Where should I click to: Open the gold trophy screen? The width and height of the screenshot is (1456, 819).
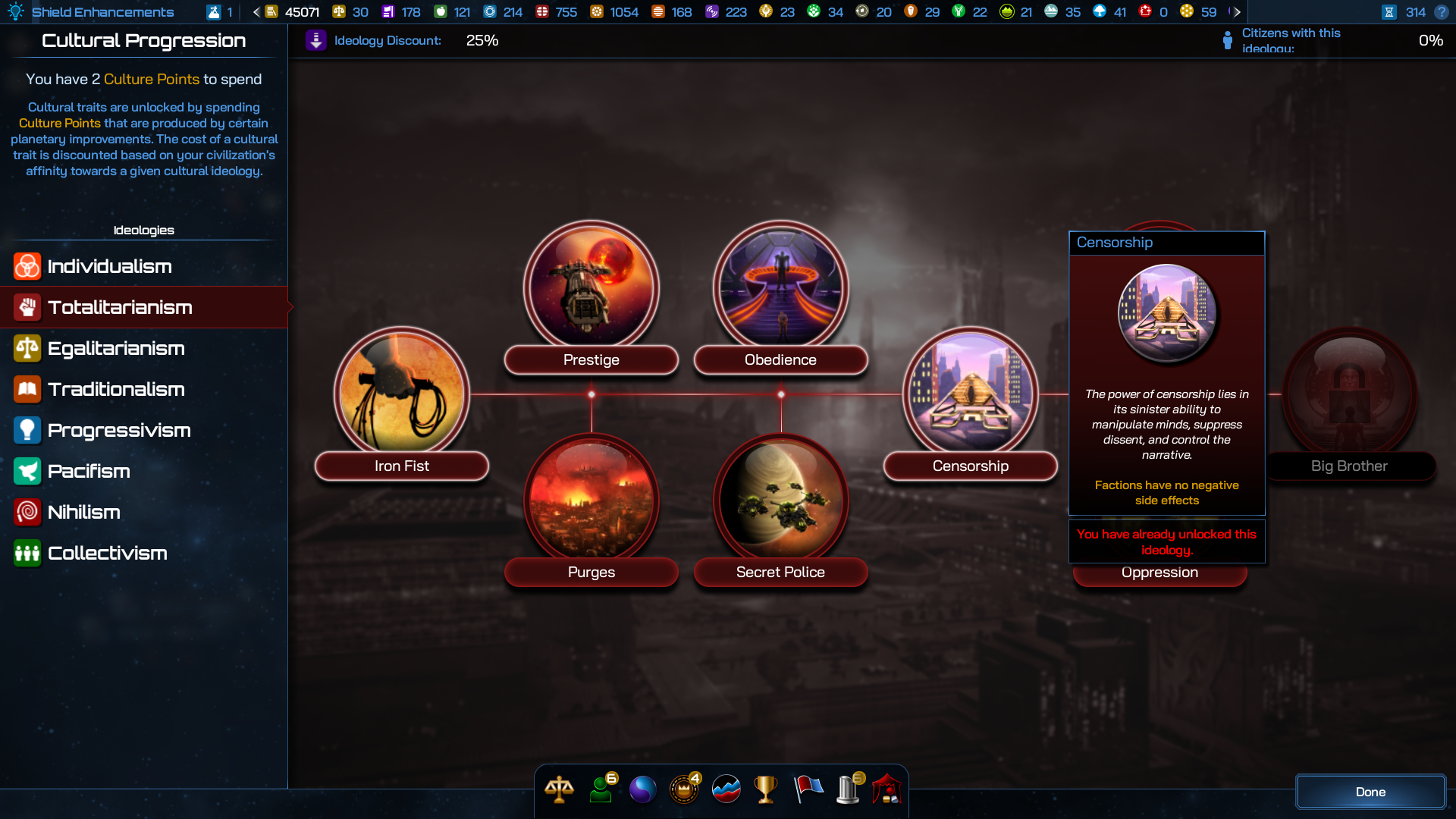[x=766, y=789]
